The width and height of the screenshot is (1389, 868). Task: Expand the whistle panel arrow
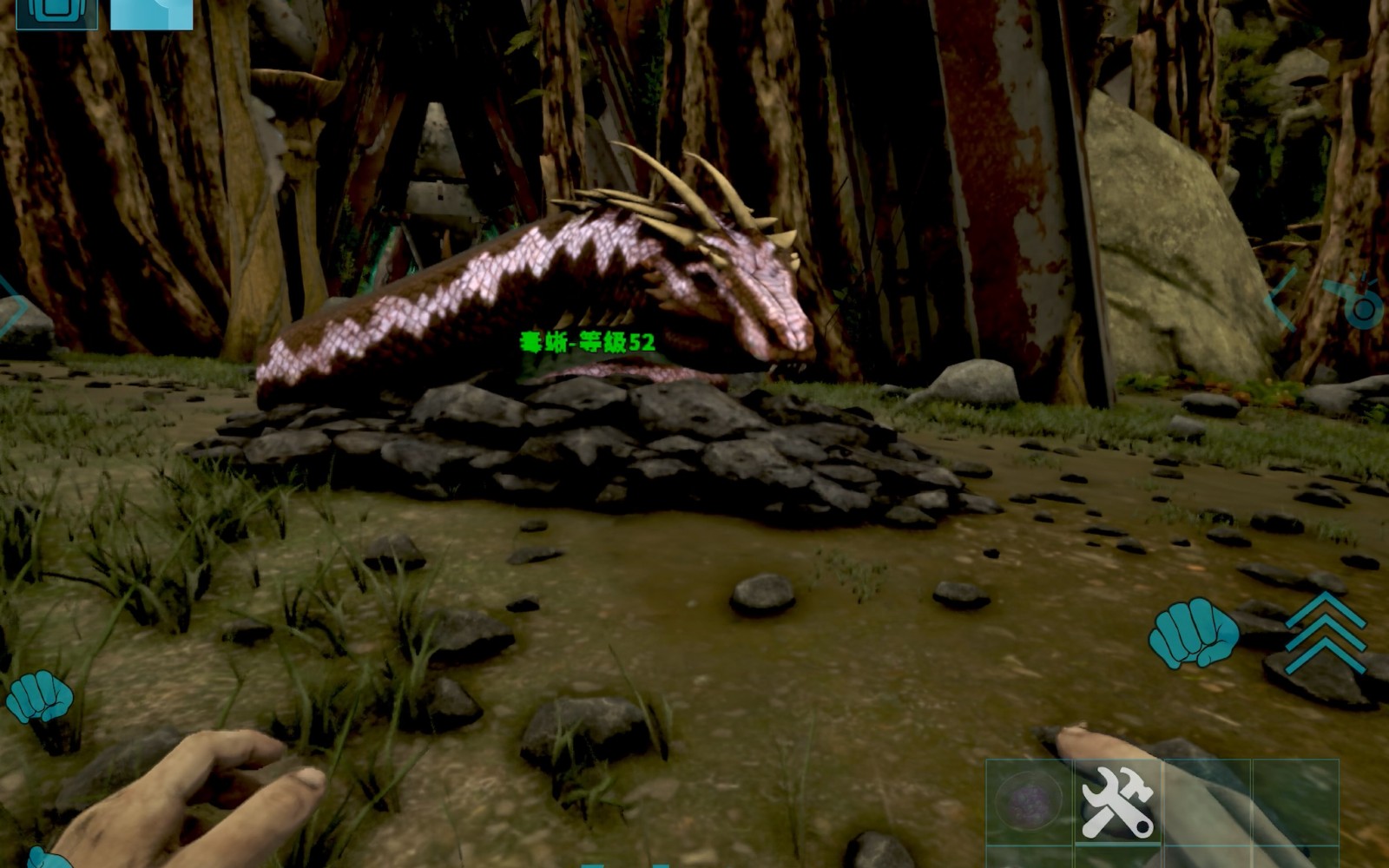coord(1281,299)
